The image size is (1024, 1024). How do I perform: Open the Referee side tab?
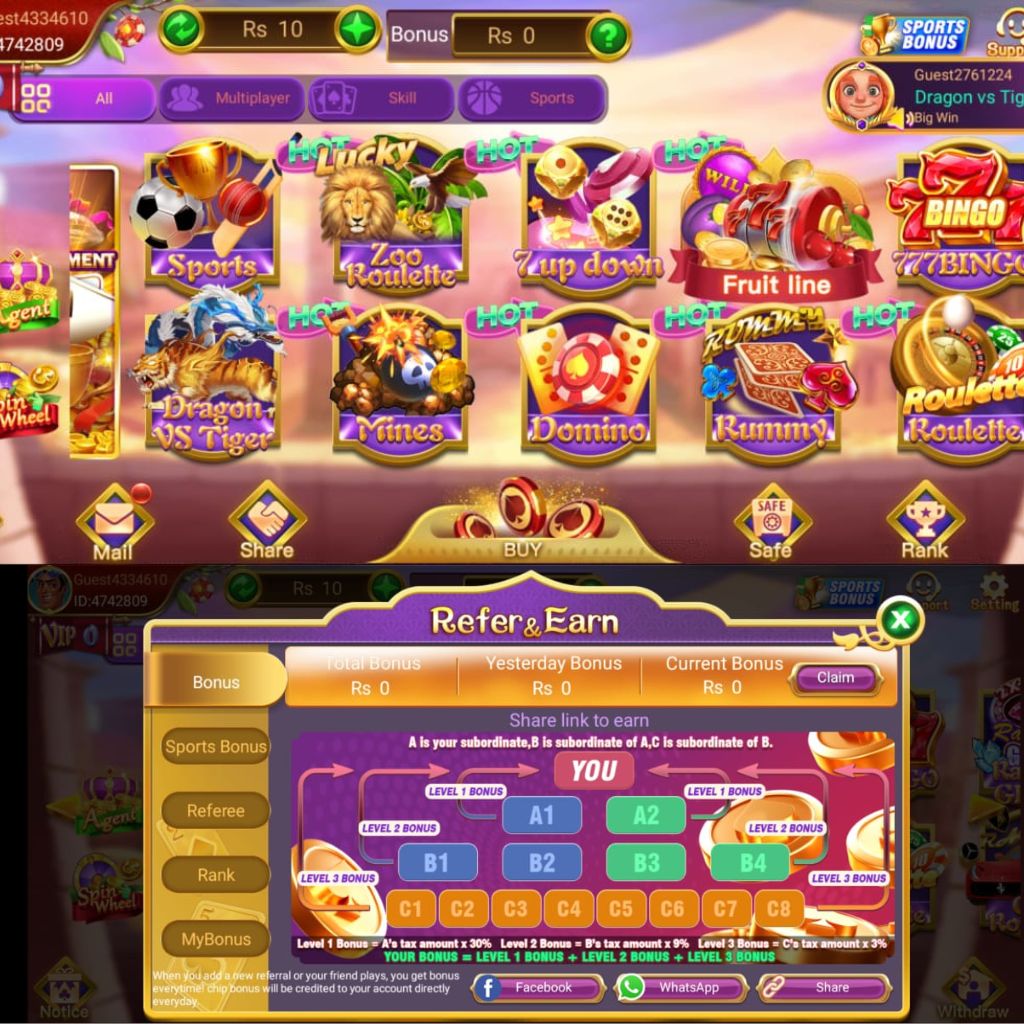click(x=215, y=811)
